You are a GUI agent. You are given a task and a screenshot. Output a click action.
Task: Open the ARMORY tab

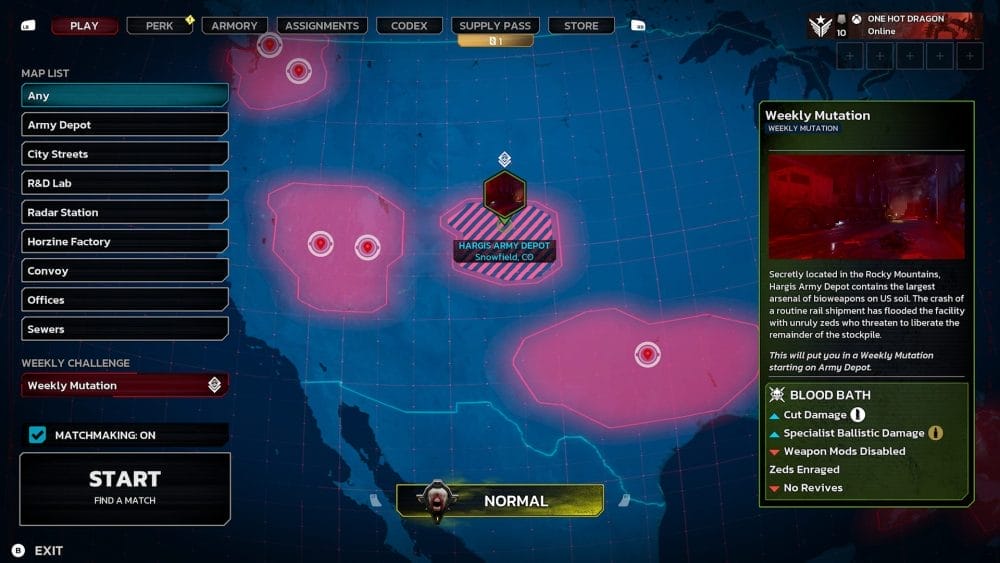tap(235, 26)
